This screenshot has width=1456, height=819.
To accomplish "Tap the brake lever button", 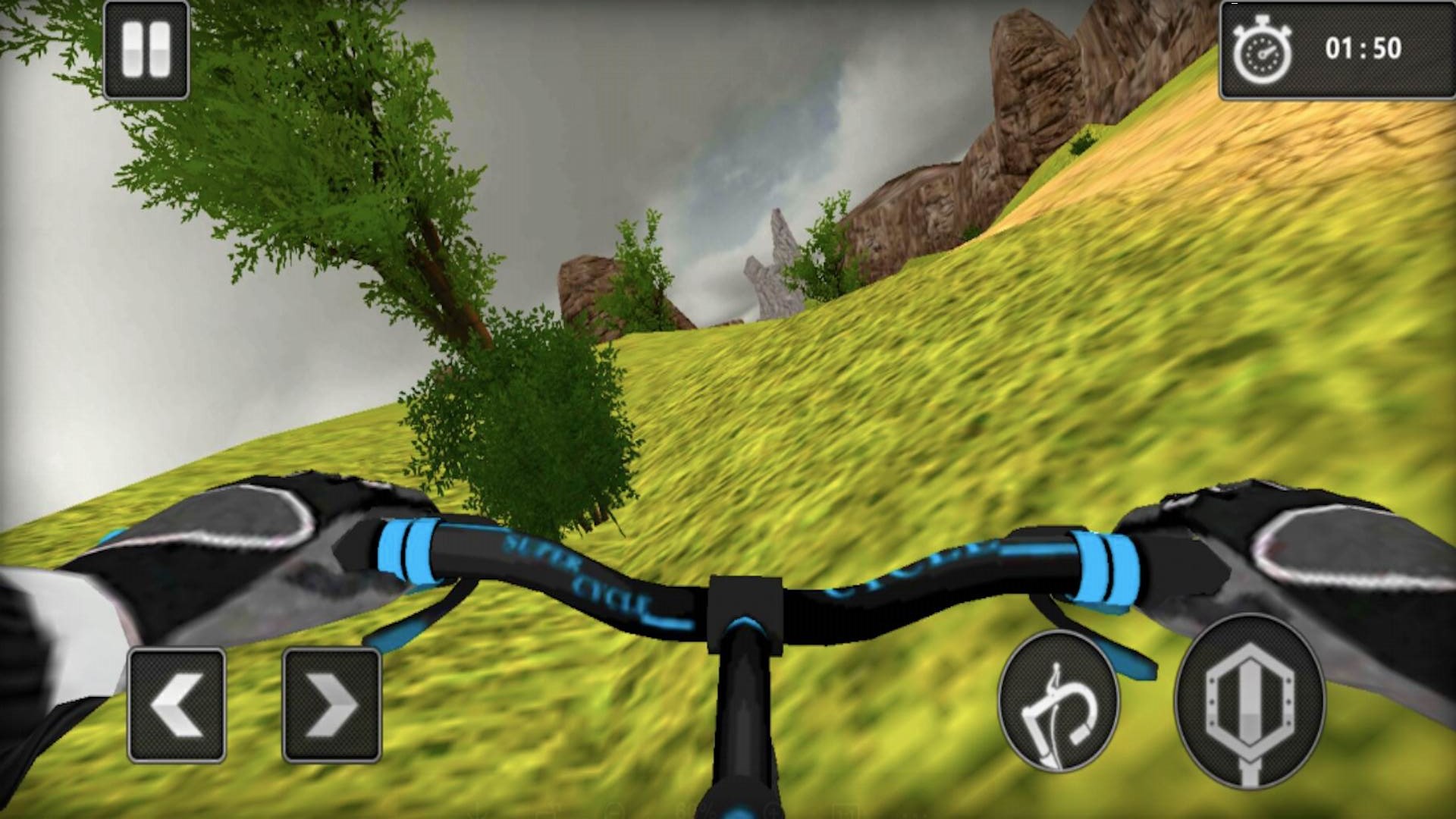I will pyautogui.click(x=1058, y=700).
